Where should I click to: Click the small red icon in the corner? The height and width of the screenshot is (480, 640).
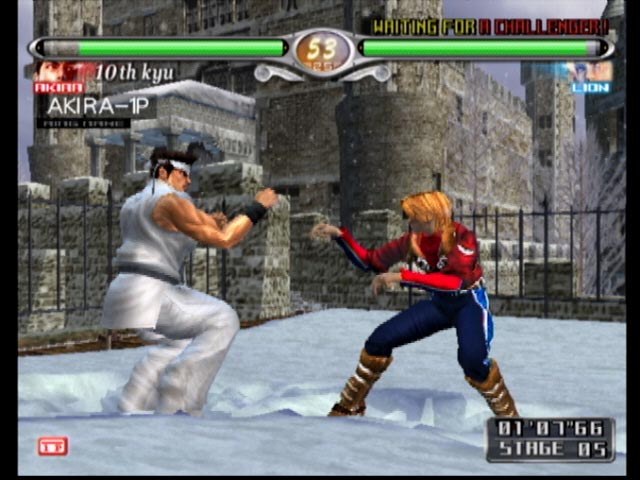point(52,446)
